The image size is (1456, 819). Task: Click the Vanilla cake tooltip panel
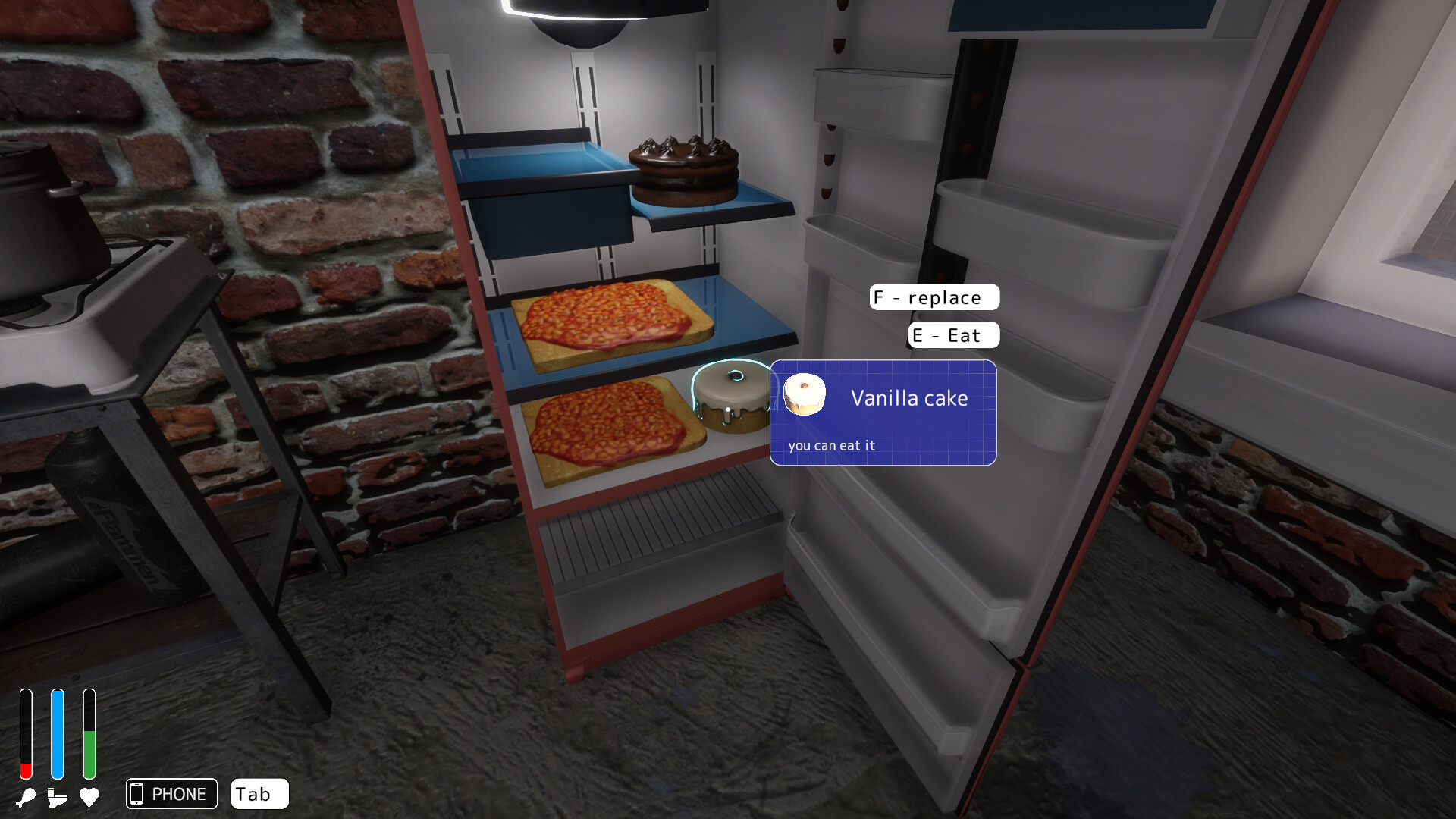883,413
